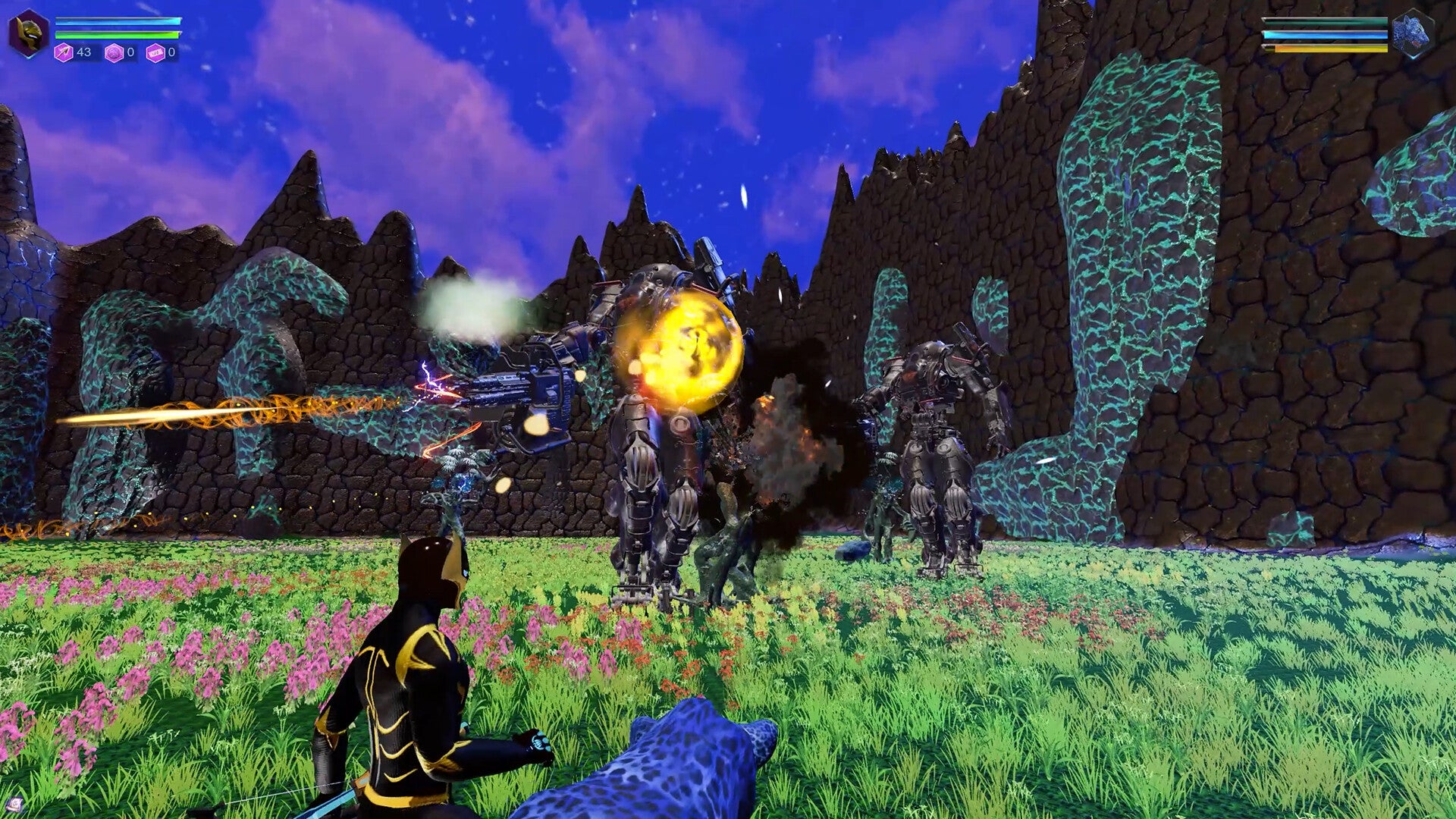Viewport: 1456px width, 819px height.
Task: Click the blue panther companion portrait
Action: pos(1414,34)
